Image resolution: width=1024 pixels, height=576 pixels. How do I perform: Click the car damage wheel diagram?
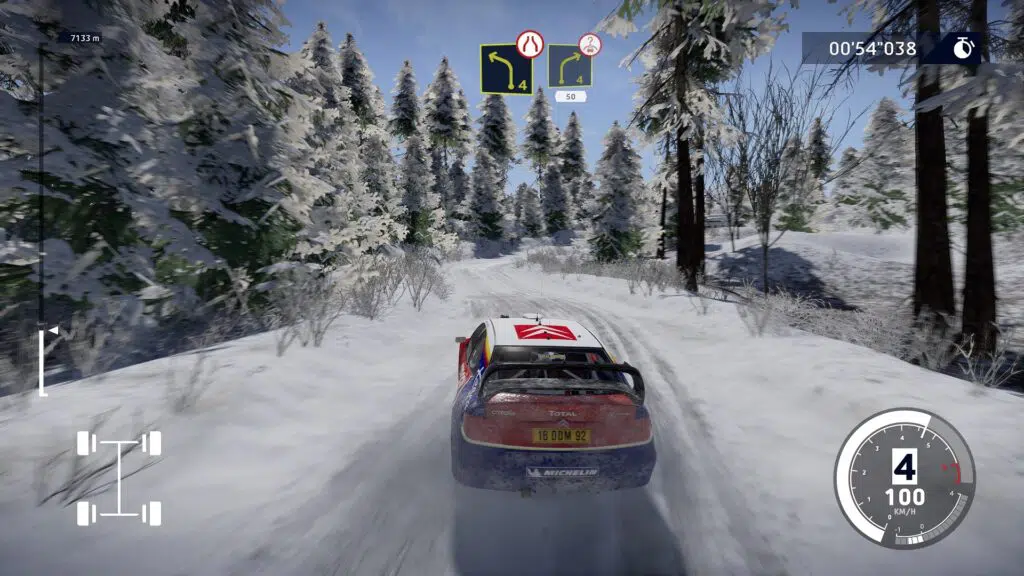[x=119, y=478]
